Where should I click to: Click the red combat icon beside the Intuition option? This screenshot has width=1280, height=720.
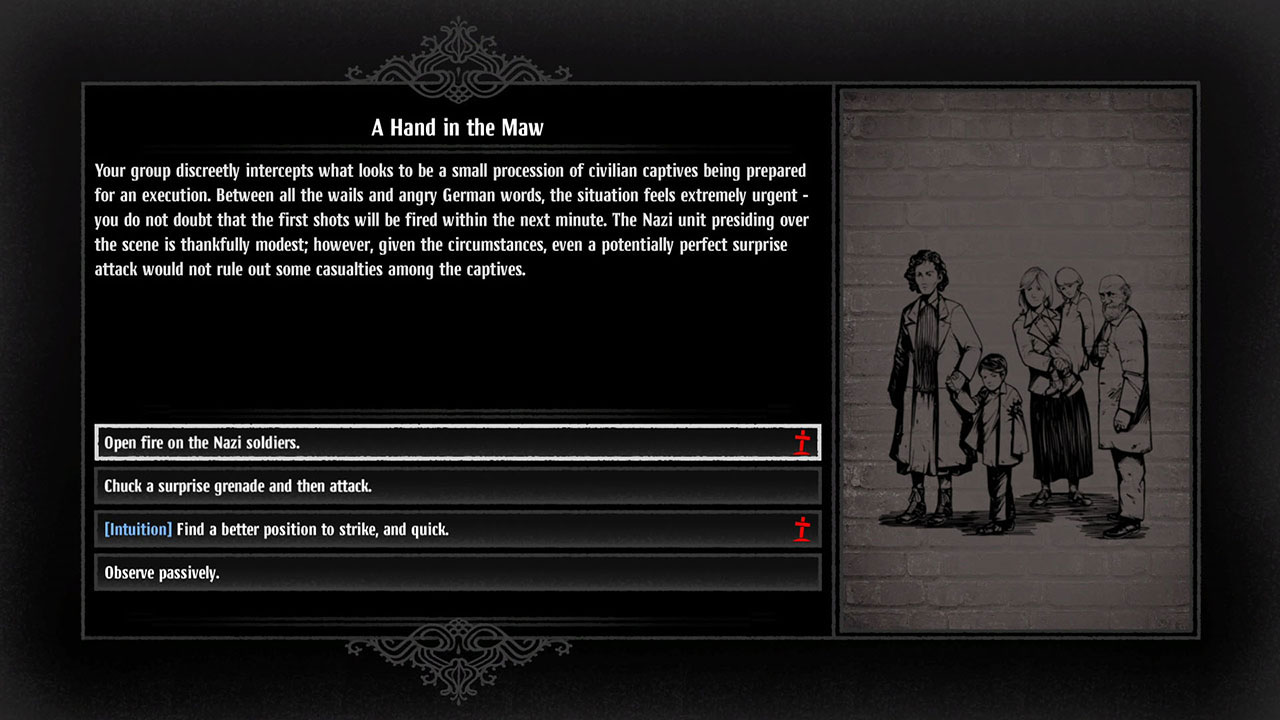pyautogui.click(x=801, y=530)
